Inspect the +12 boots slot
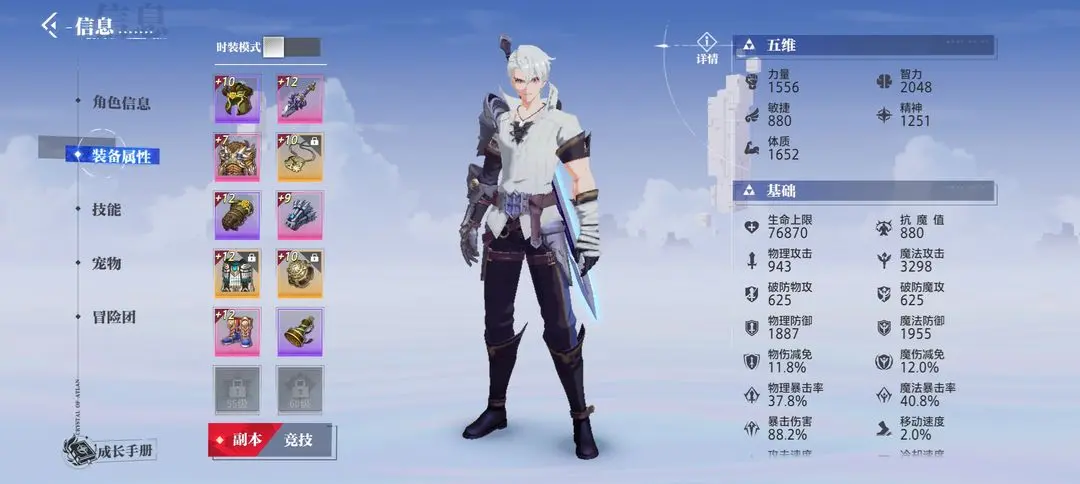The image size is (1080, 484). (x=237, y=332)
